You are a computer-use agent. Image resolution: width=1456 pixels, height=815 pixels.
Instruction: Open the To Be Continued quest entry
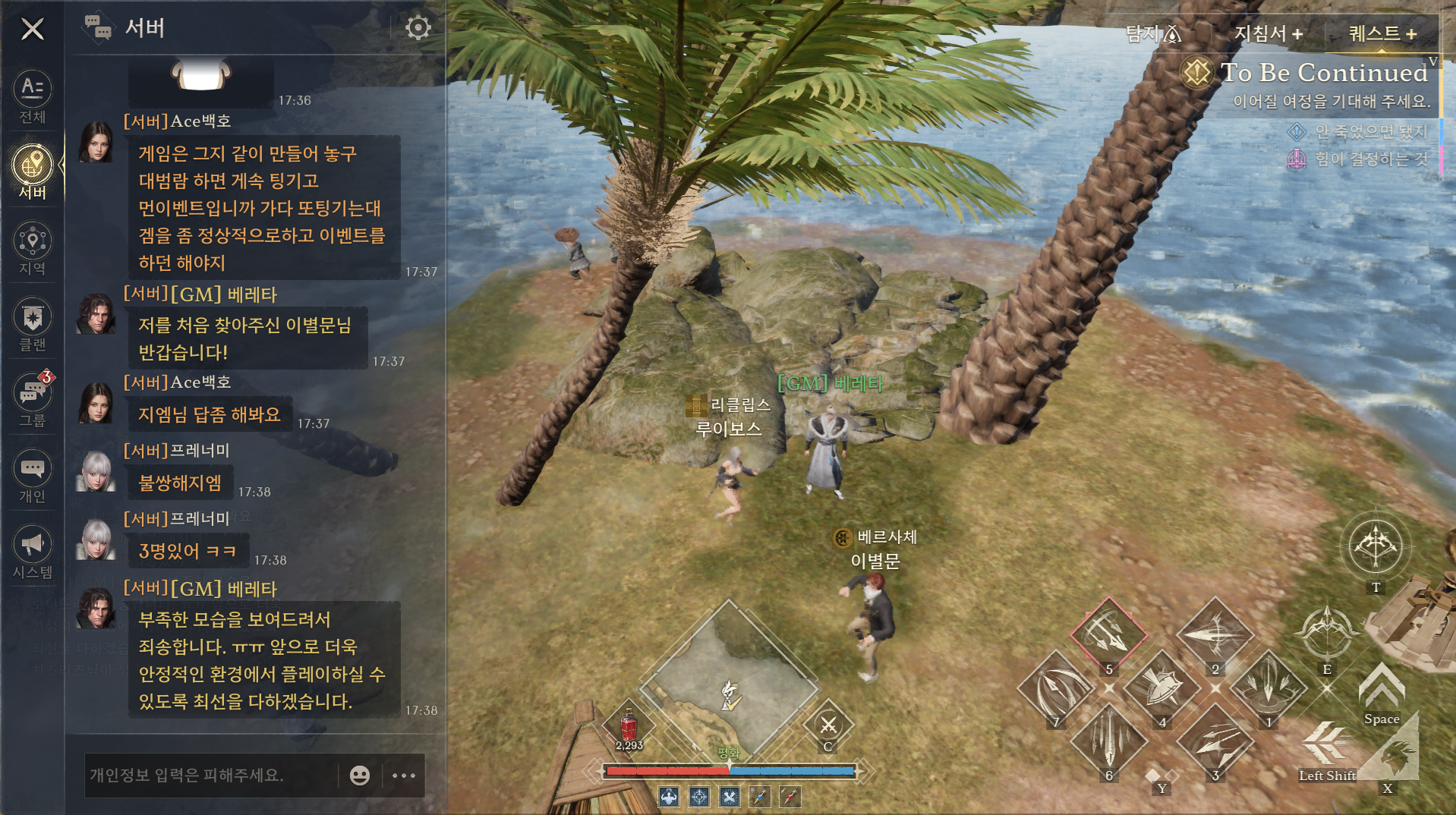click(x=1322, y=73)
